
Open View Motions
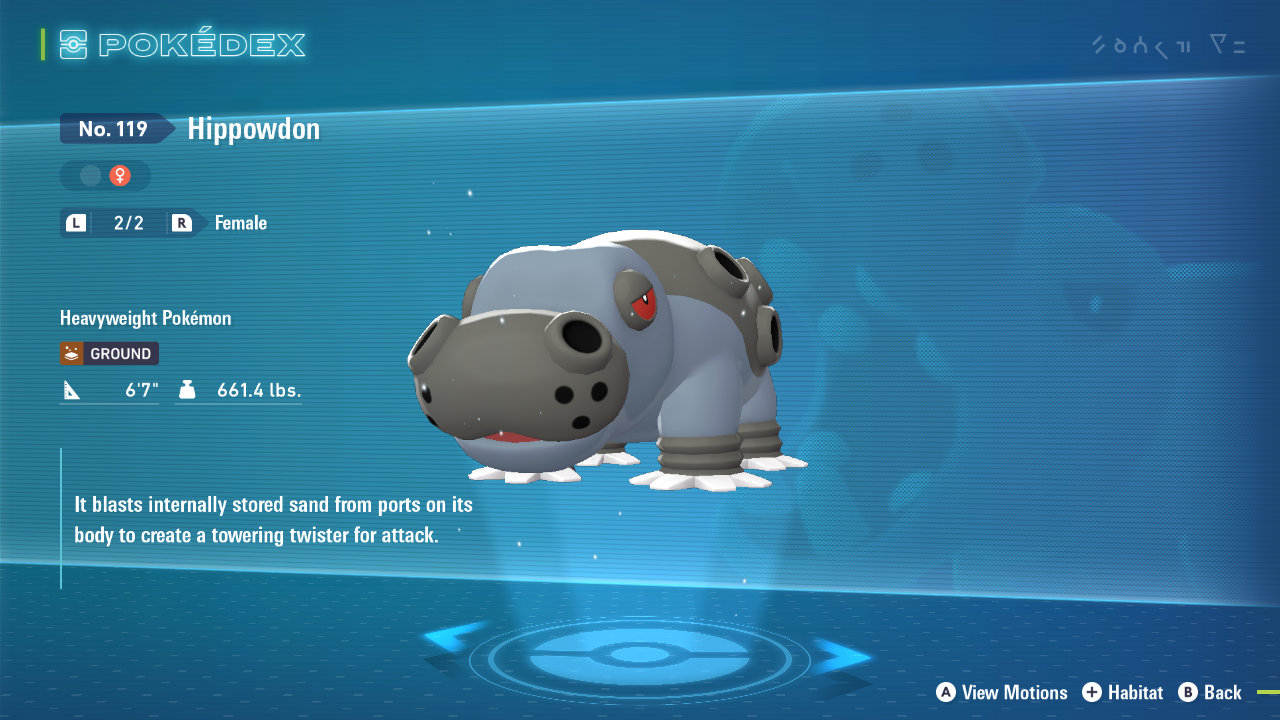point(1013,692)
